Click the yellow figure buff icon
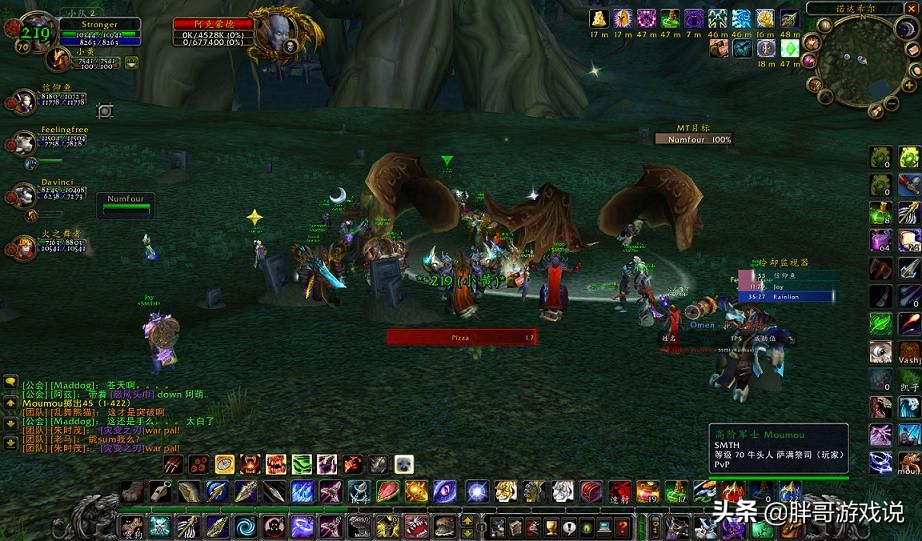The image size is (922, 541). [x=599, y=19]
